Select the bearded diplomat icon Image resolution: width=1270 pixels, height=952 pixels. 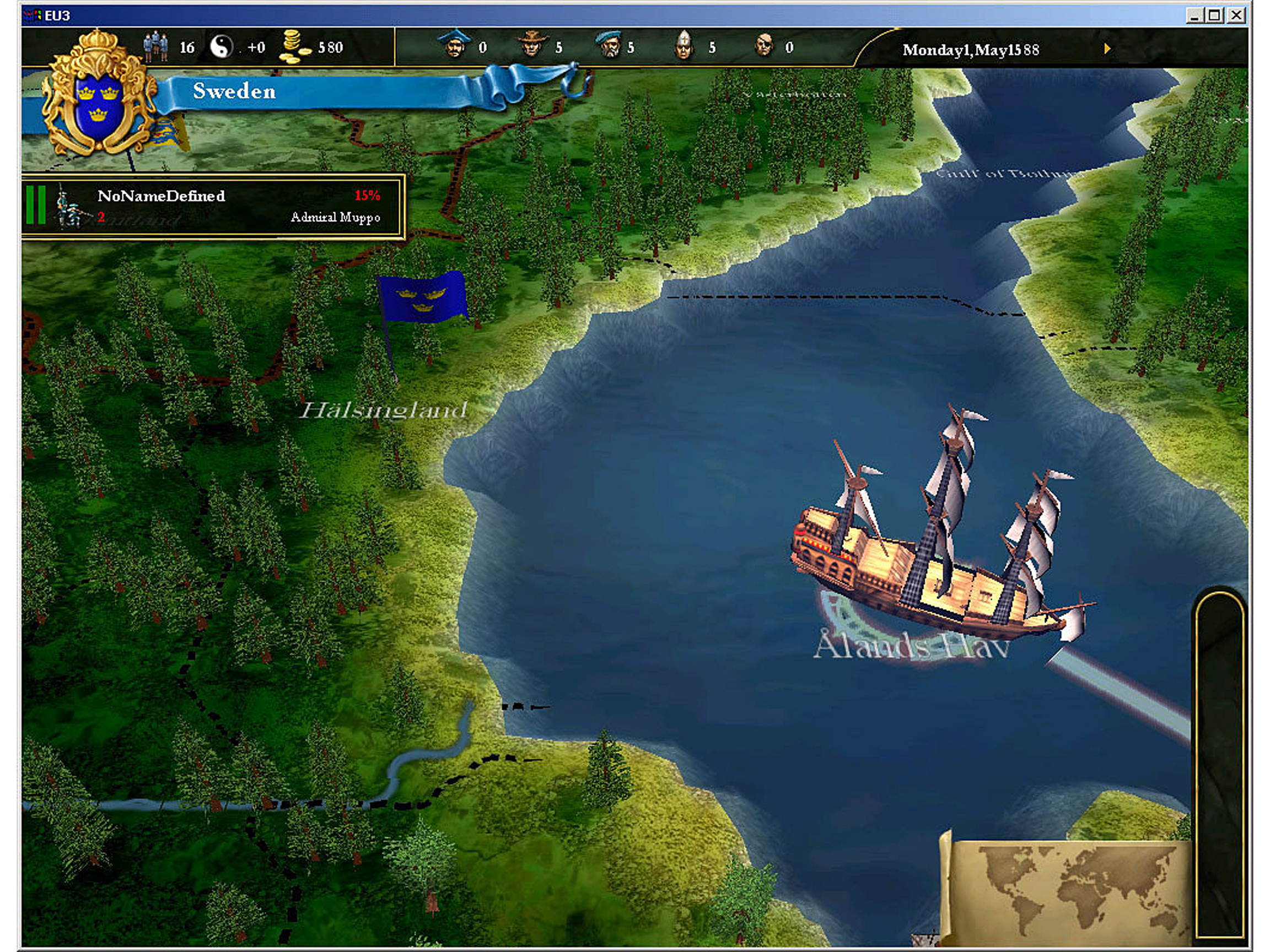coord(610,45)
